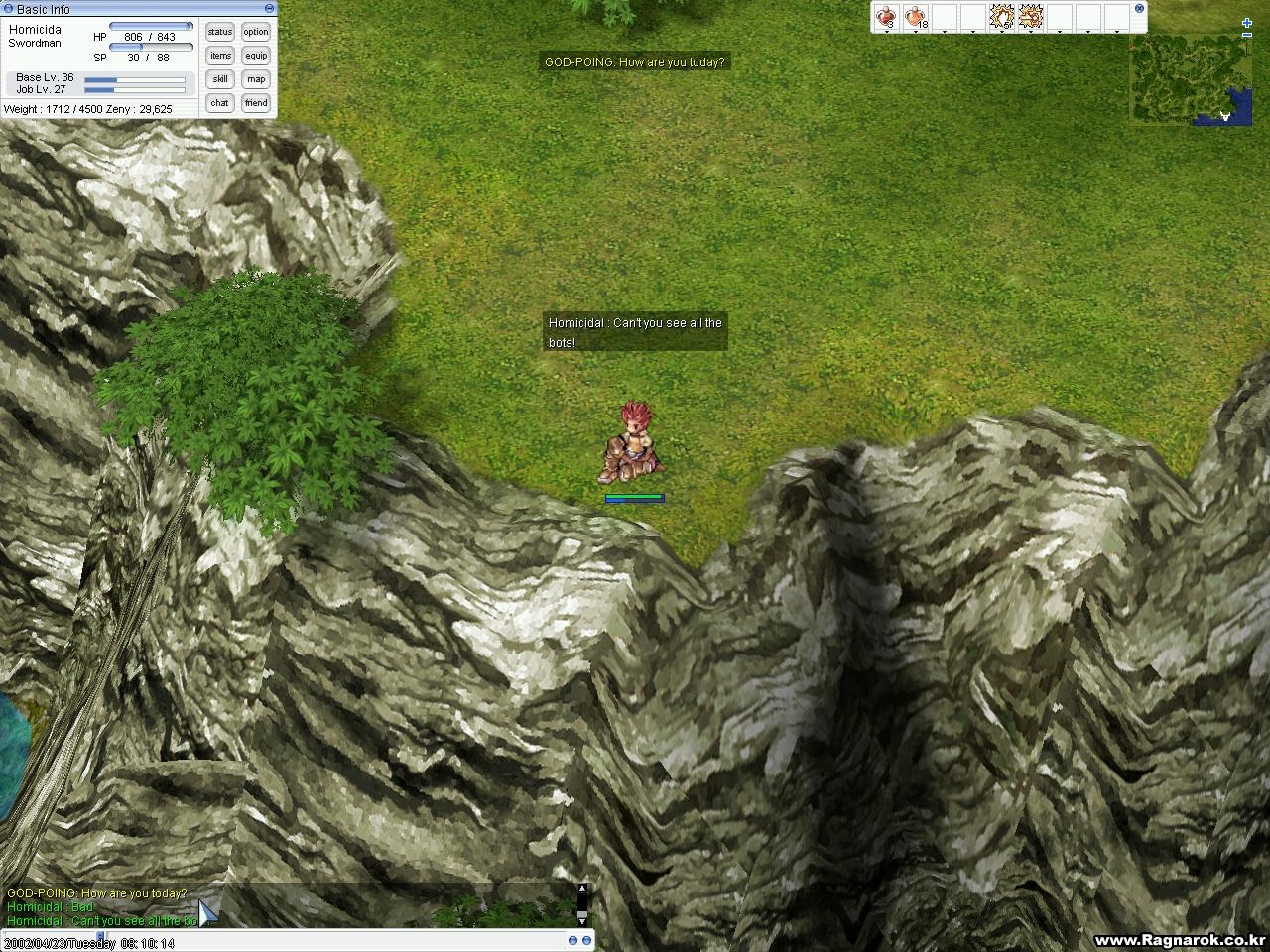The width and height of the screenshot is (1270, 952).
Task: Zoom in the minimap with plus button
Action: point(1247,23)
